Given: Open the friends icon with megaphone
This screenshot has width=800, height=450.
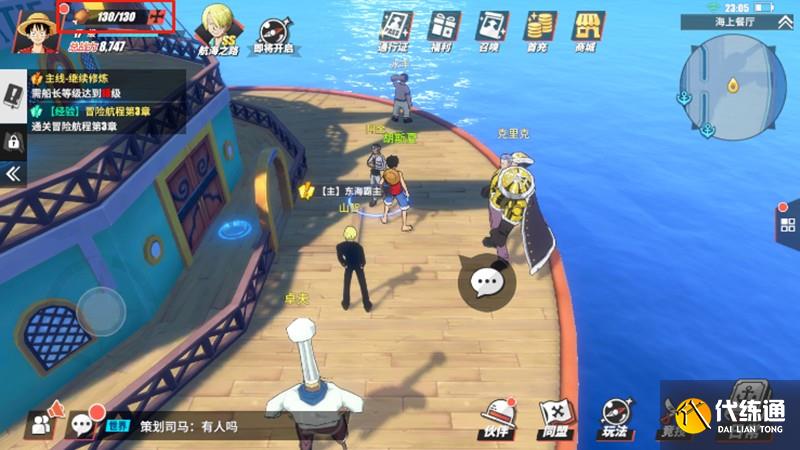Looking at the screenshot, I should 45,425.
